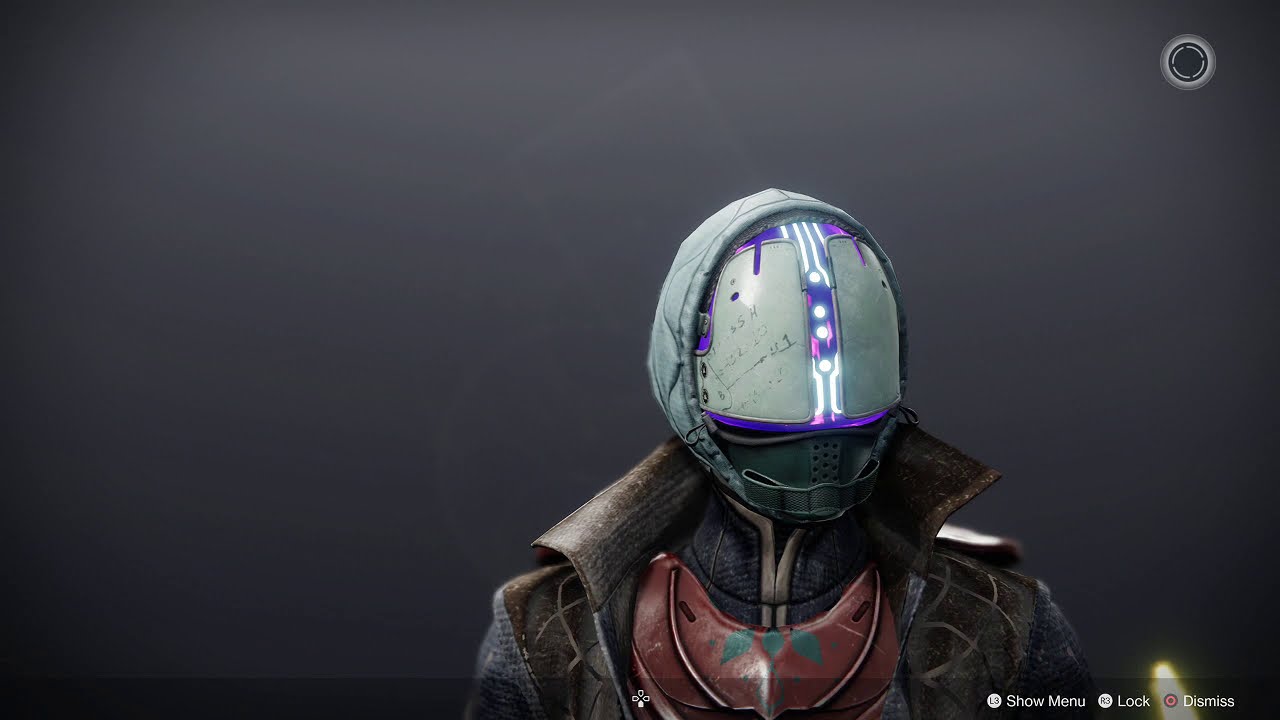Click the L3 Show Menu button prompt icon
The width and height of the screenshot is (1280, 720).
(994, 701)
